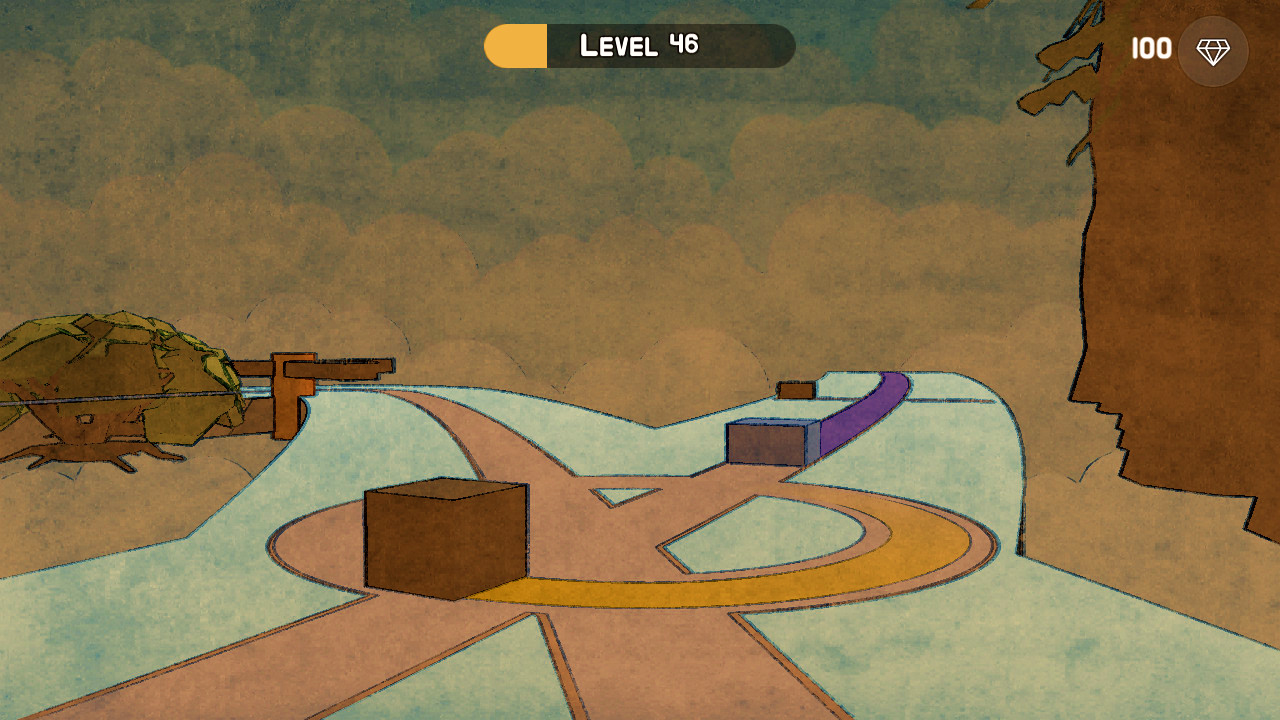Click the small brown block above the slide

pos(797,389)
